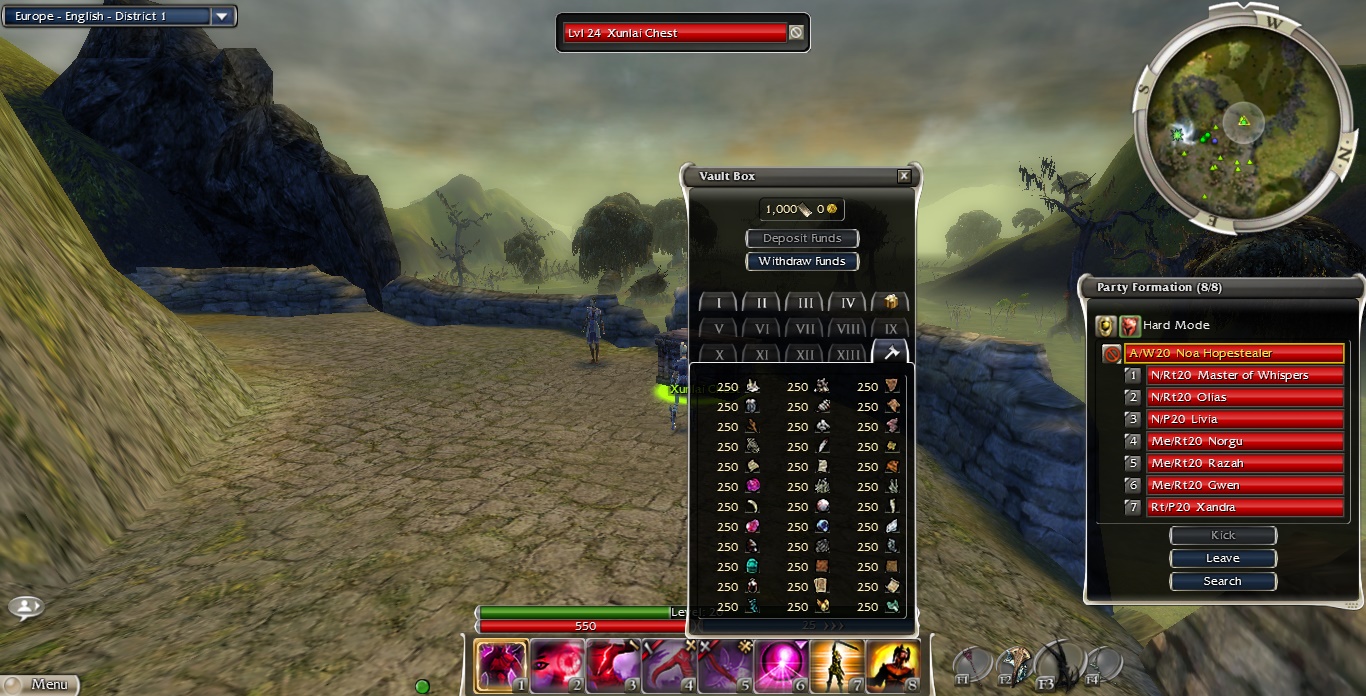
Task: Open the district selection dropdown
Action: click(x=223, y=16)
